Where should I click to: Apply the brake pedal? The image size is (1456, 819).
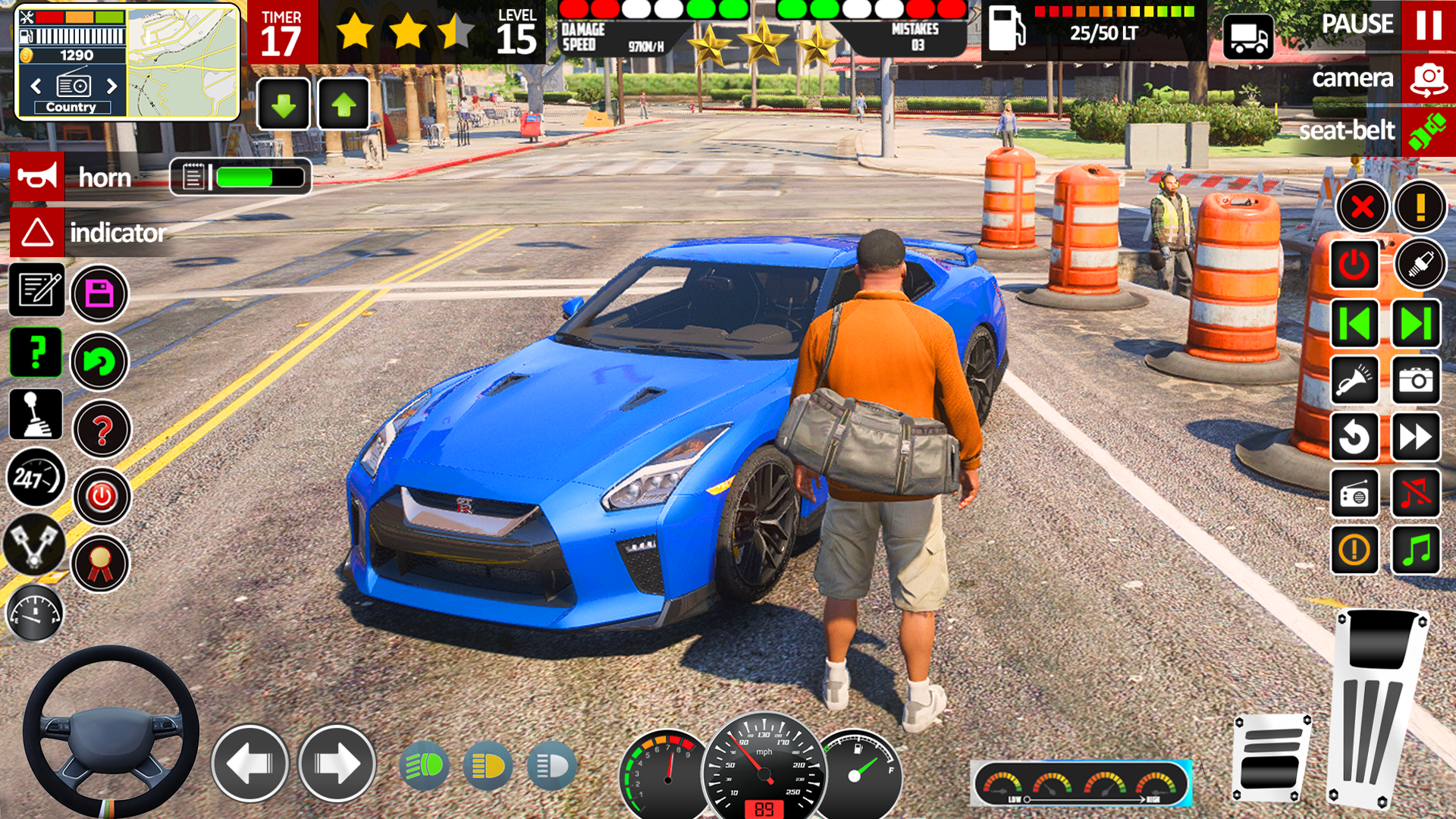(1272, 757)
